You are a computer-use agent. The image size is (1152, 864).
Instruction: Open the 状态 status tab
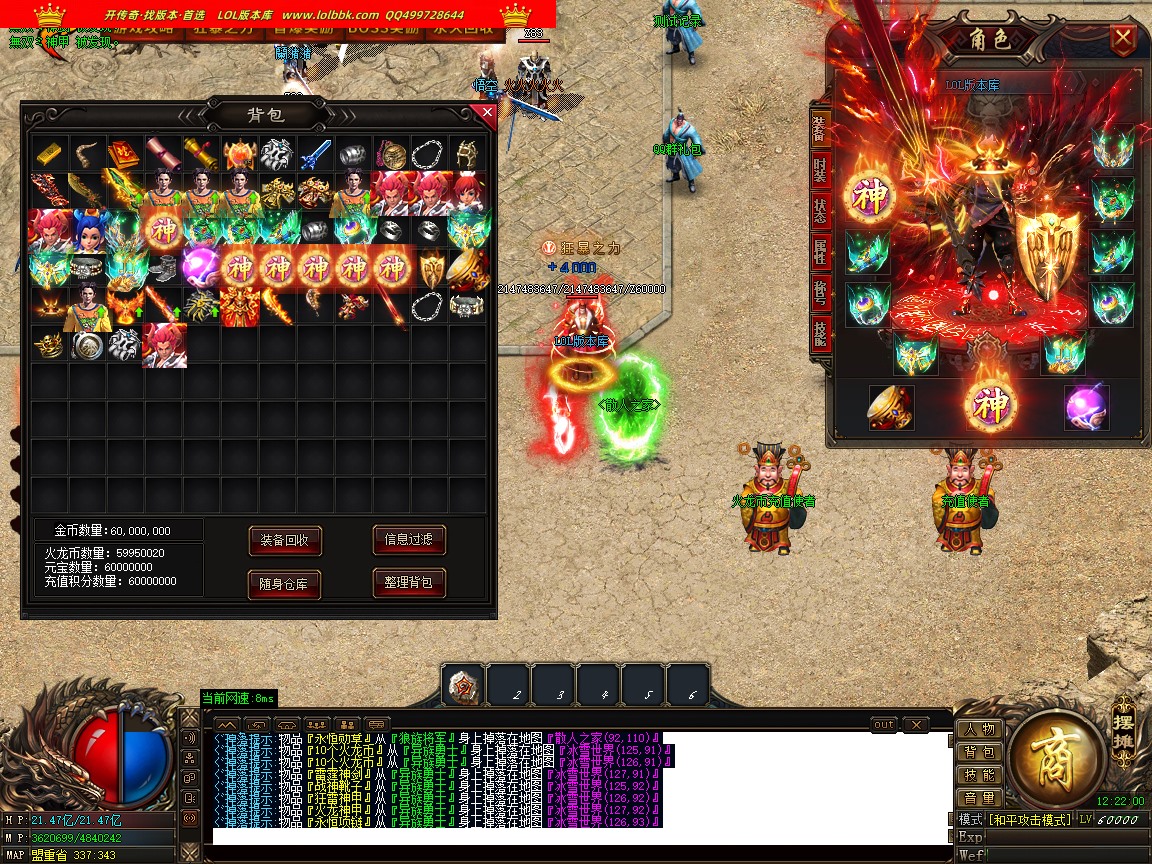click(x=820, y=211)
